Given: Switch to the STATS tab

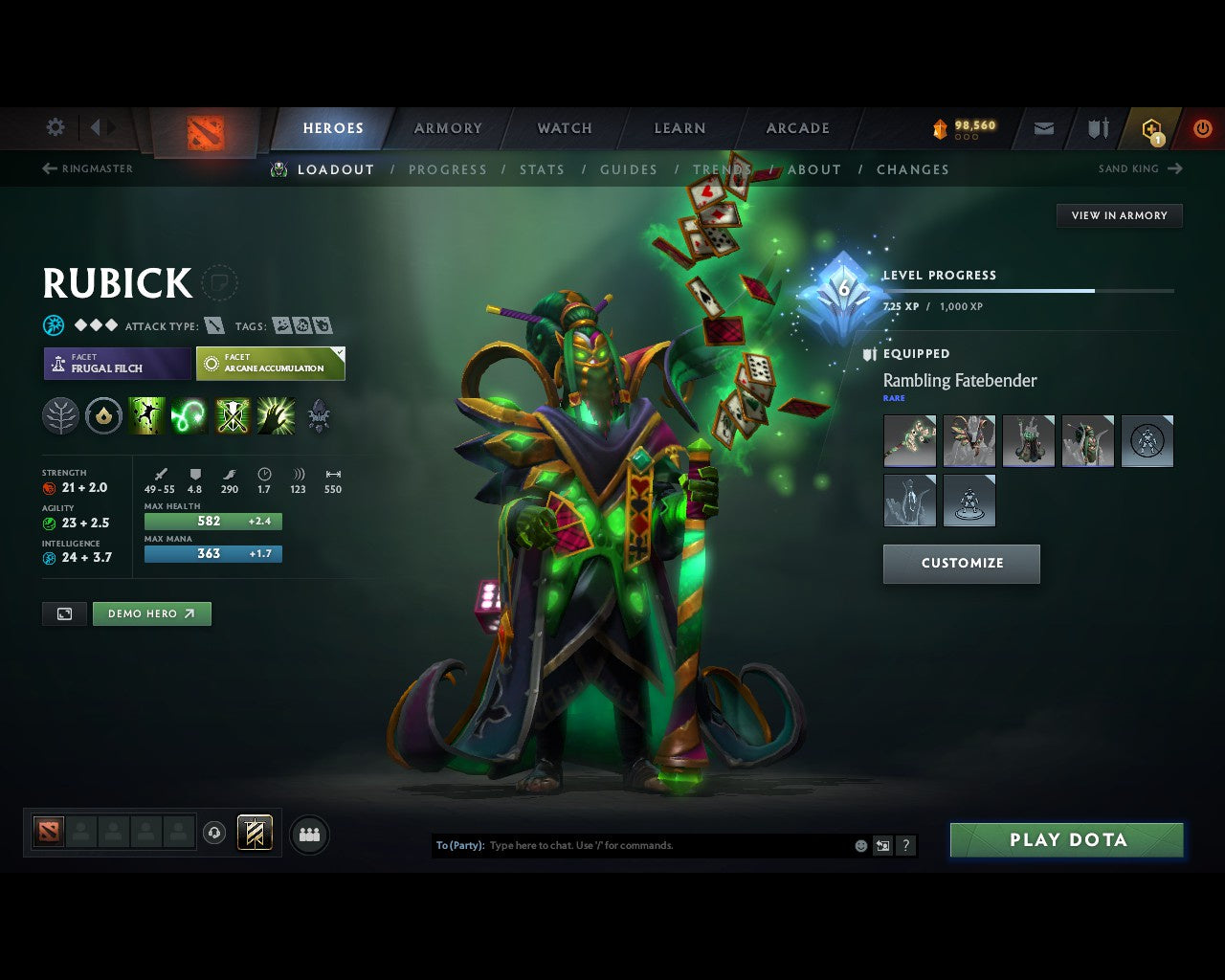Looking at the screenshot, I should pyautogui.click(x=542, y=169).
